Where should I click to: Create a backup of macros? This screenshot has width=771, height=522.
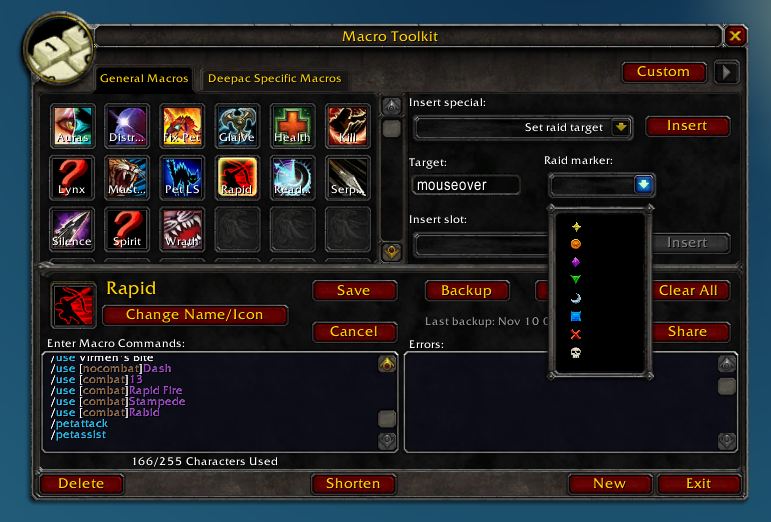click(466, 291)
